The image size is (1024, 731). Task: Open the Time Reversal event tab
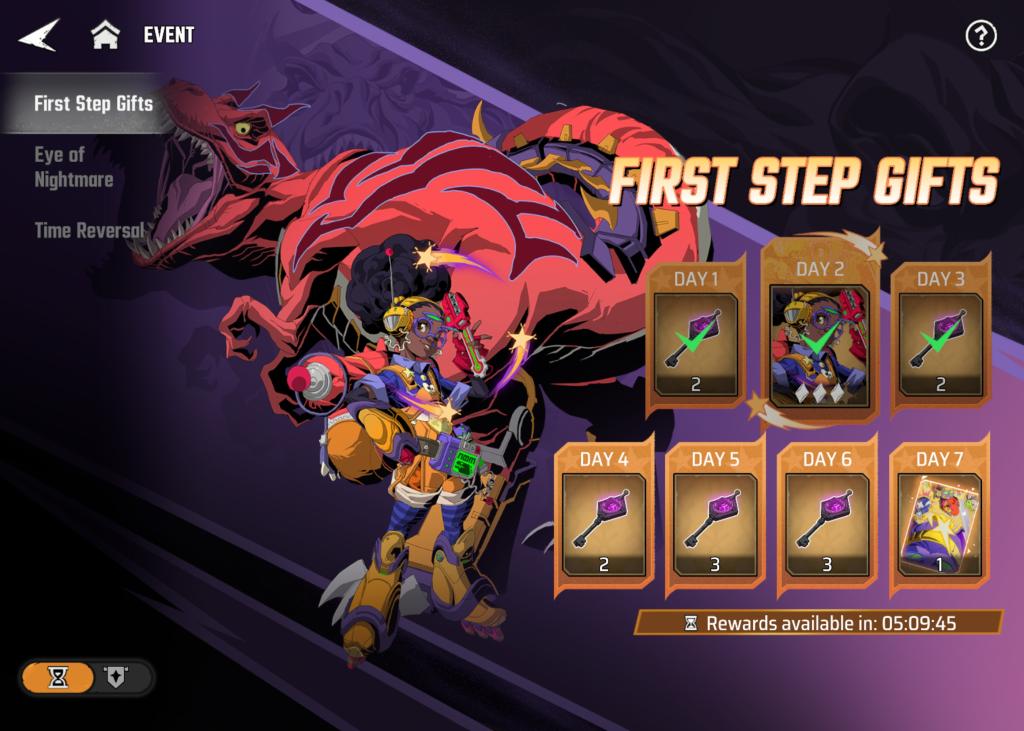[x=90, y=230]
